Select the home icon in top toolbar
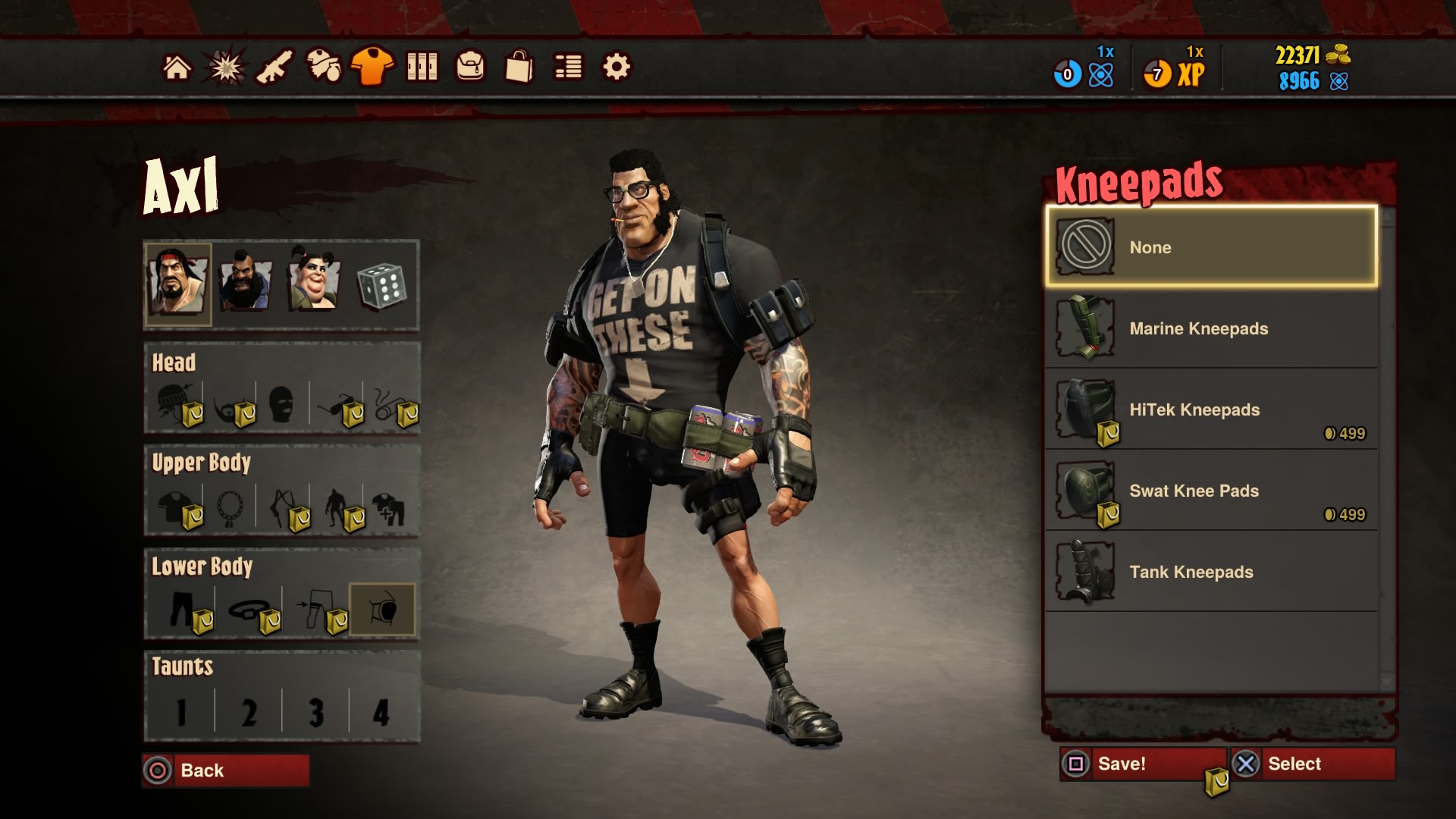The width and height of the screenshot is (1456, 819). (177, 67)
